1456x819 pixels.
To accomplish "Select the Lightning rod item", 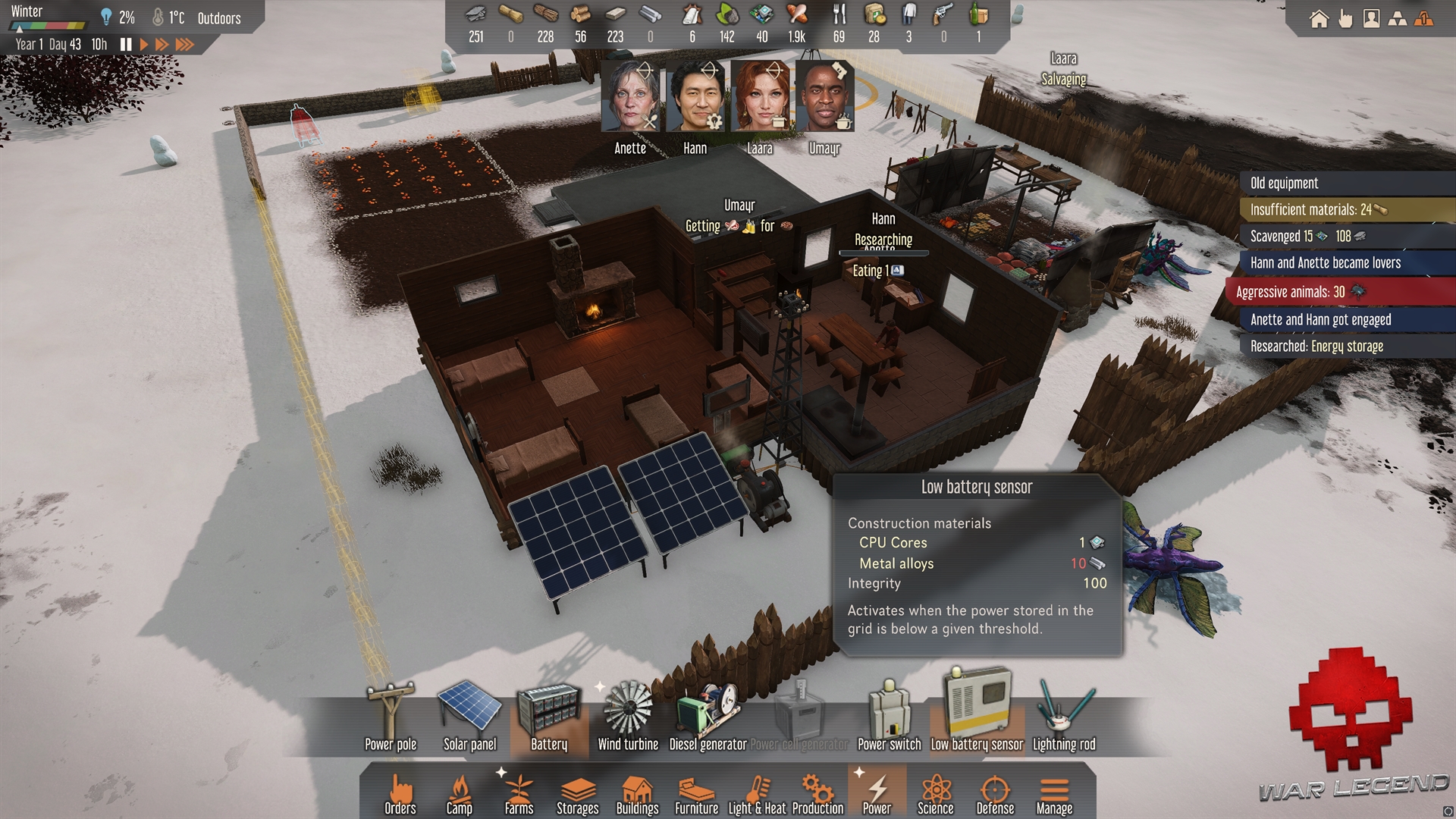I will (1064, 717).
